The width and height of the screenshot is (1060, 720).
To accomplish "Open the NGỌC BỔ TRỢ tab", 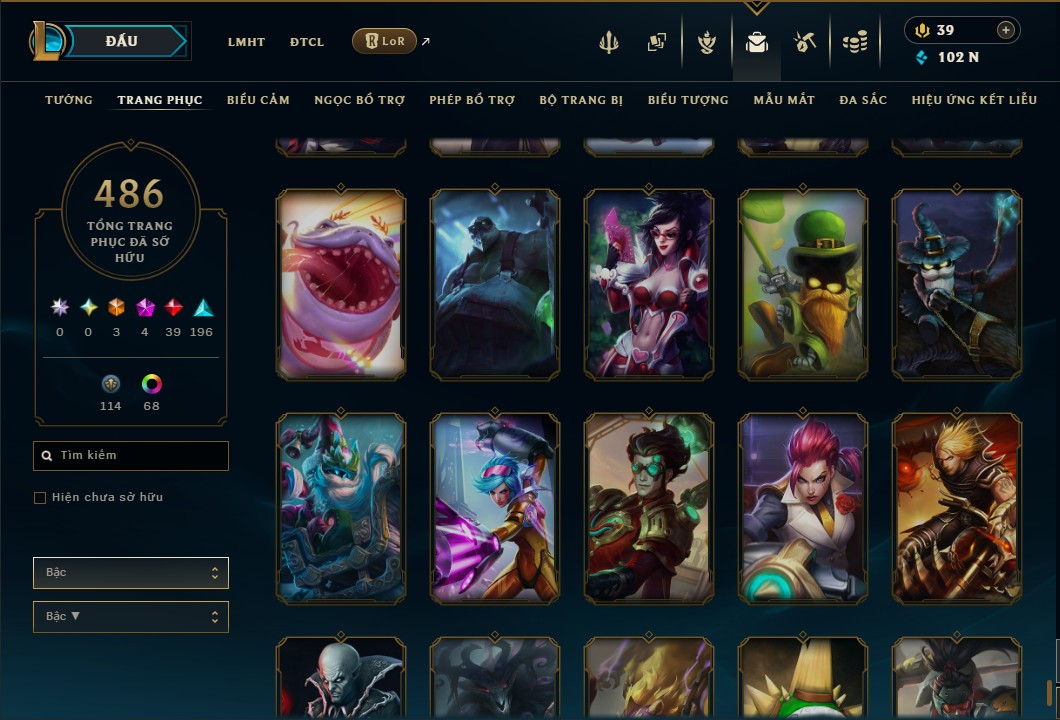I will coord(359,100).
